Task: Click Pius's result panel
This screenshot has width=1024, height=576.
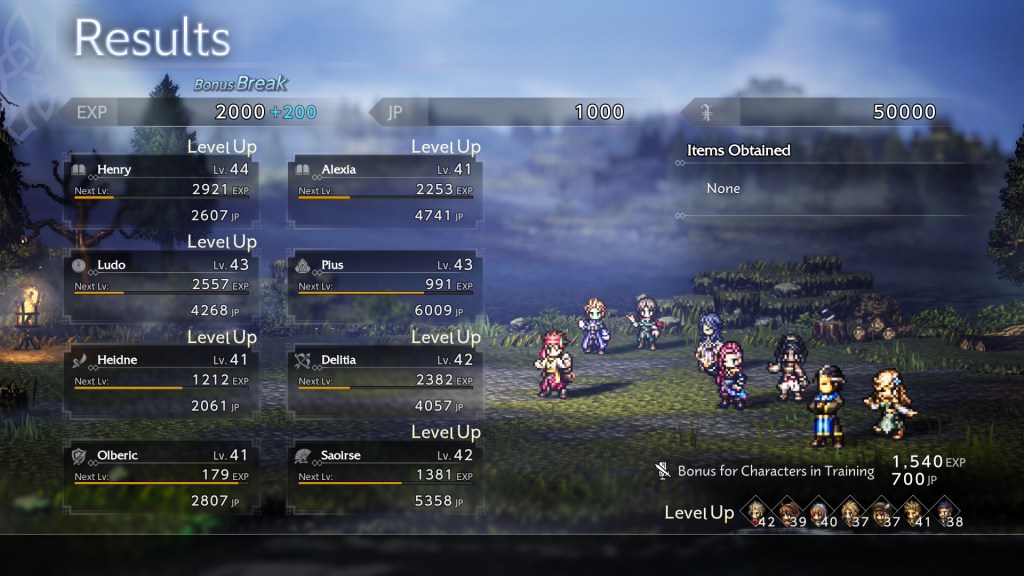Action: 385,286
